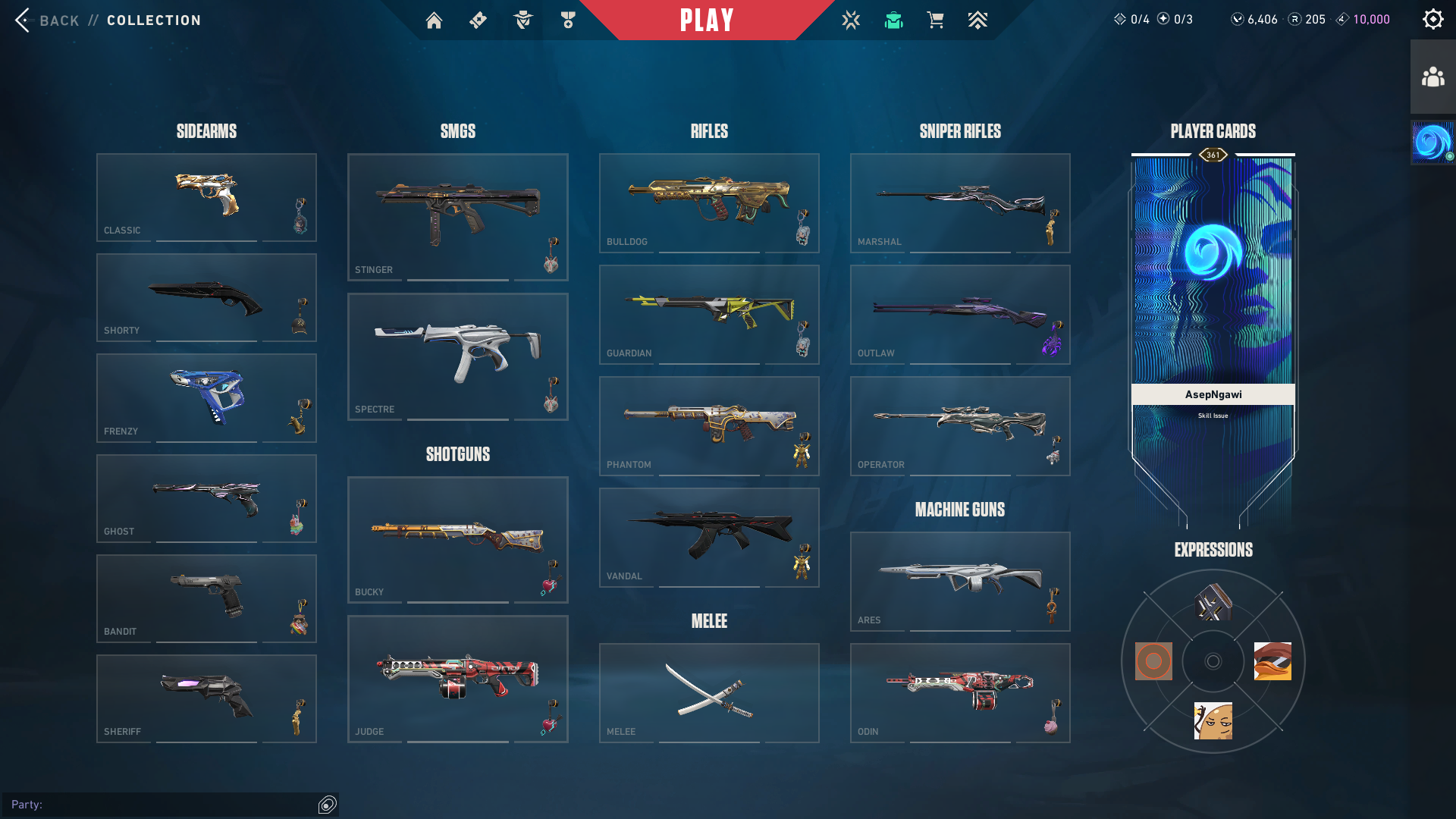Open the Sheriff skin slot
This screenshot has width=1456, height=819.
click(206, 698)
